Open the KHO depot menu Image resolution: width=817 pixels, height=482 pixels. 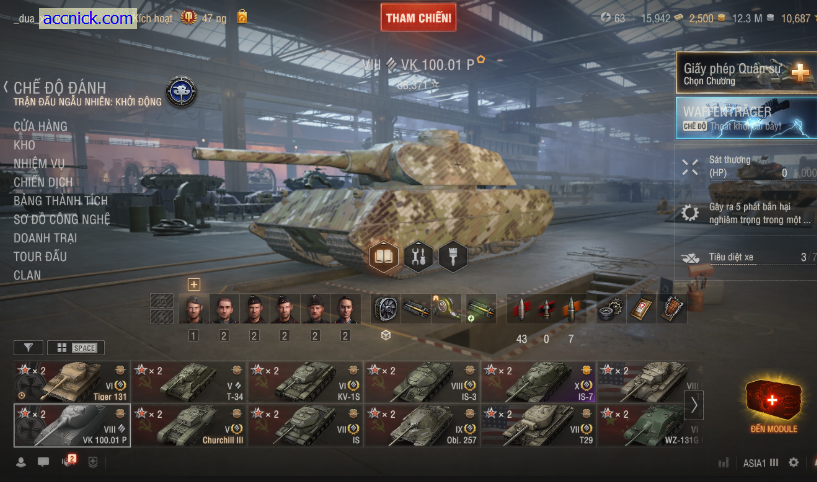(24, 145)
